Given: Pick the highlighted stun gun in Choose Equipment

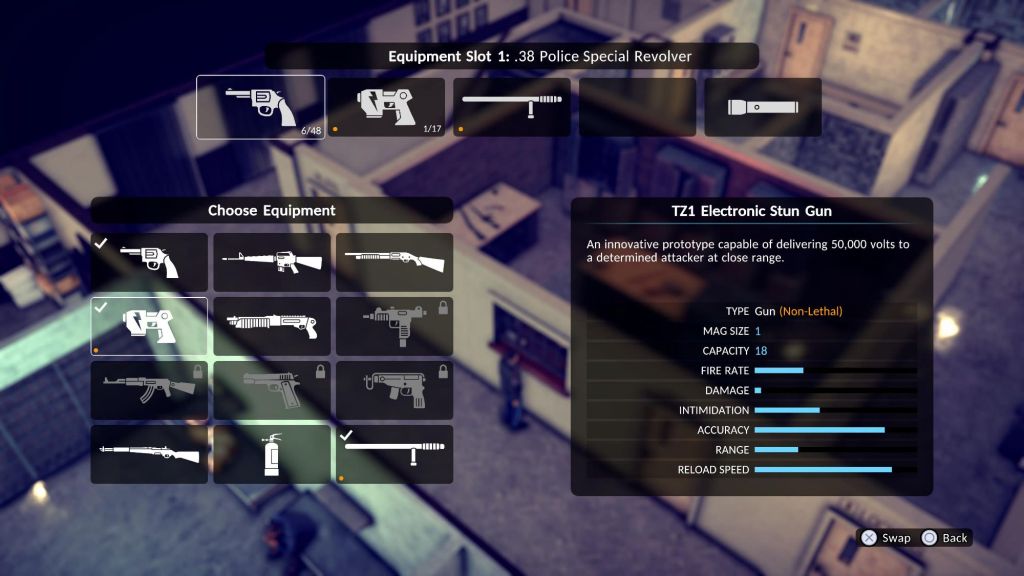Looking at the screenshot, I should (149, 326).
